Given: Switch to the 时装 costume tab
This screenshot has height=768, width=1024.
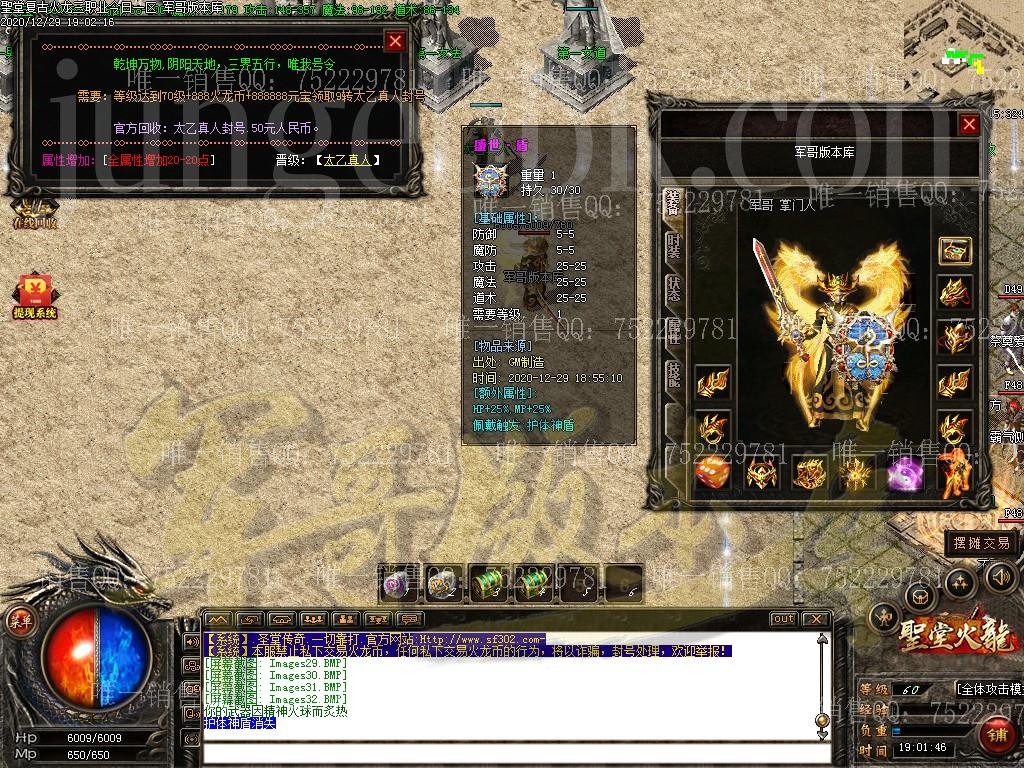Looking at the screenshot, I should click(674, 246).
